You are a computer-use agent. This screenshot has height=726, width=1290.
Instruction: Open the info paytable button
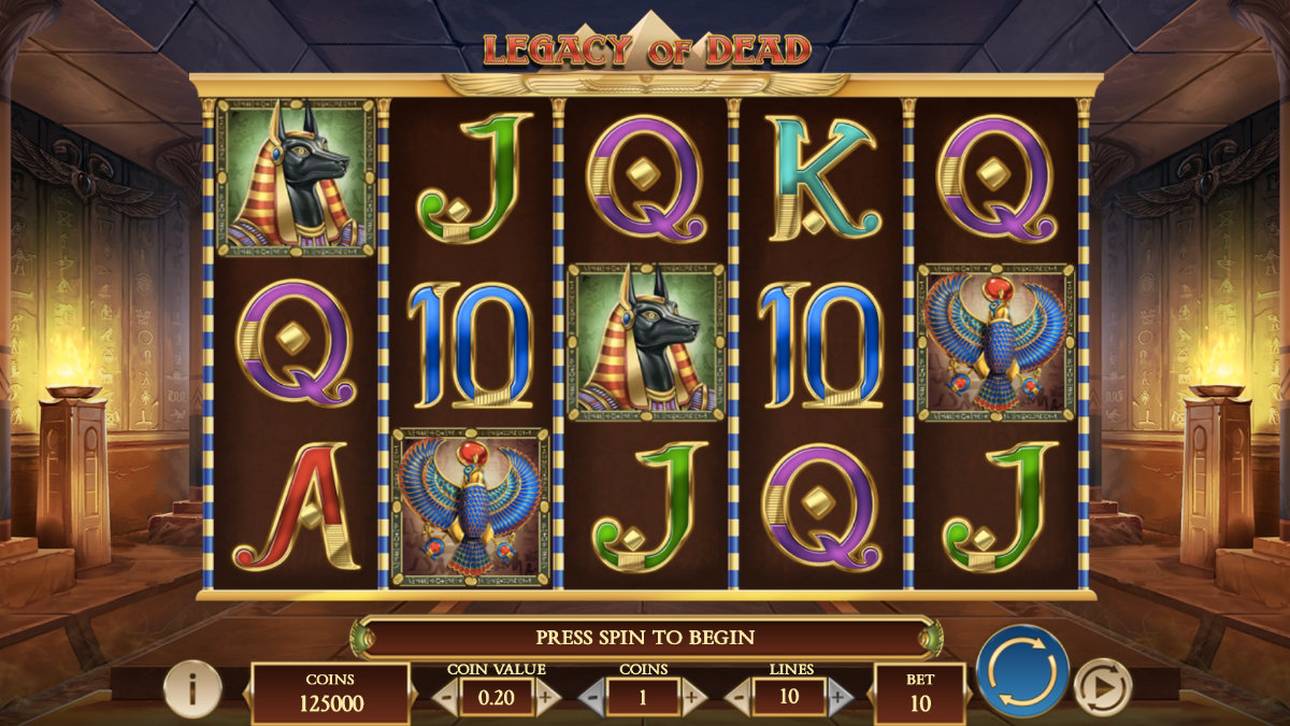point(192,687)
